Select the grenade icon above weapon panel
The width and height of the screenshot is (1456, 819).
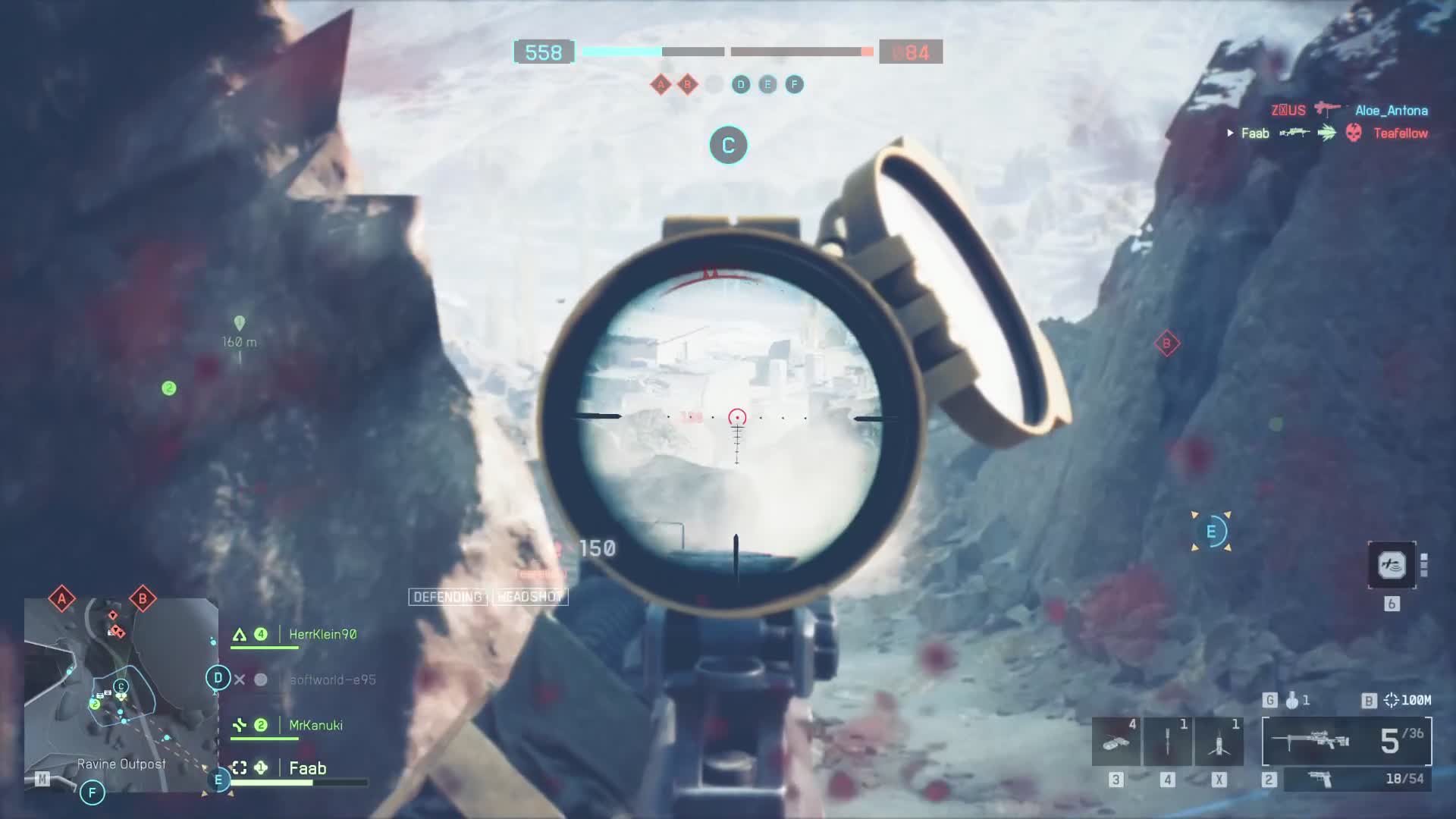(x=1292, y=700)
